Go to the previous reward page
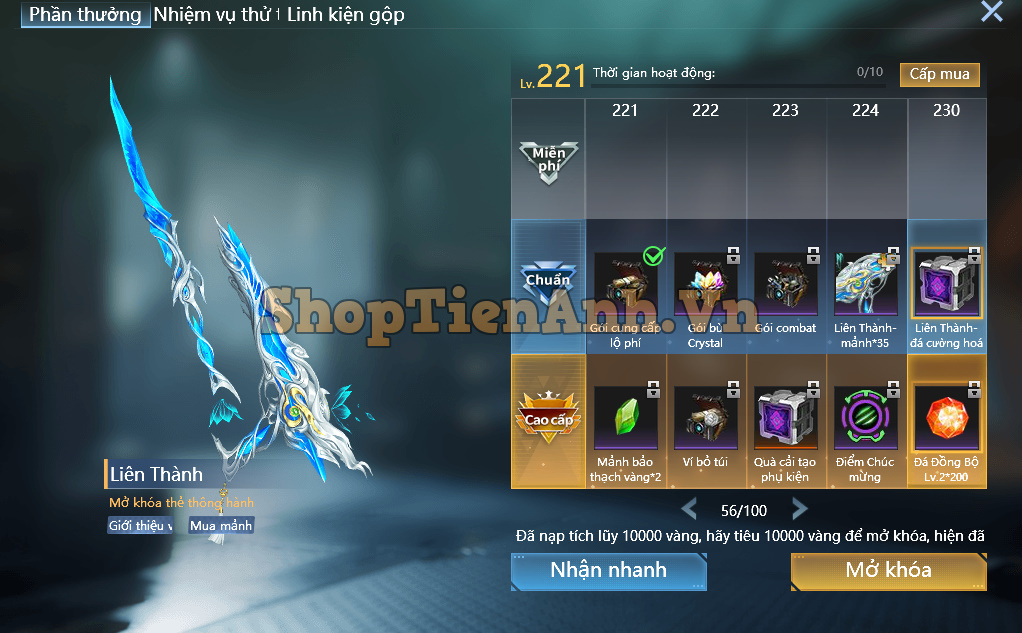 click(689, 509)
